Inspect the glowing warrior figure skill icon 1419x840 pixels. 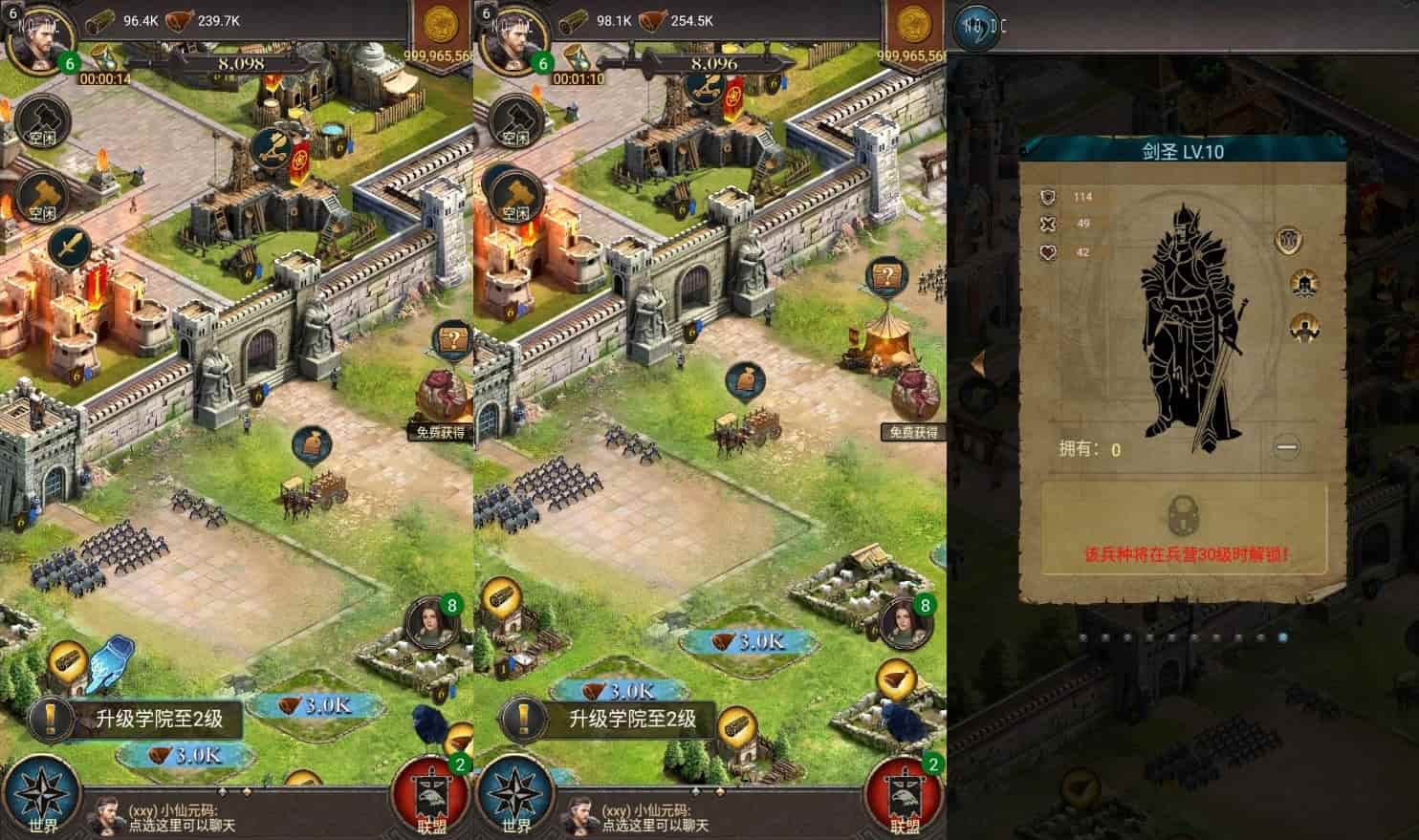coord(1302,327)
